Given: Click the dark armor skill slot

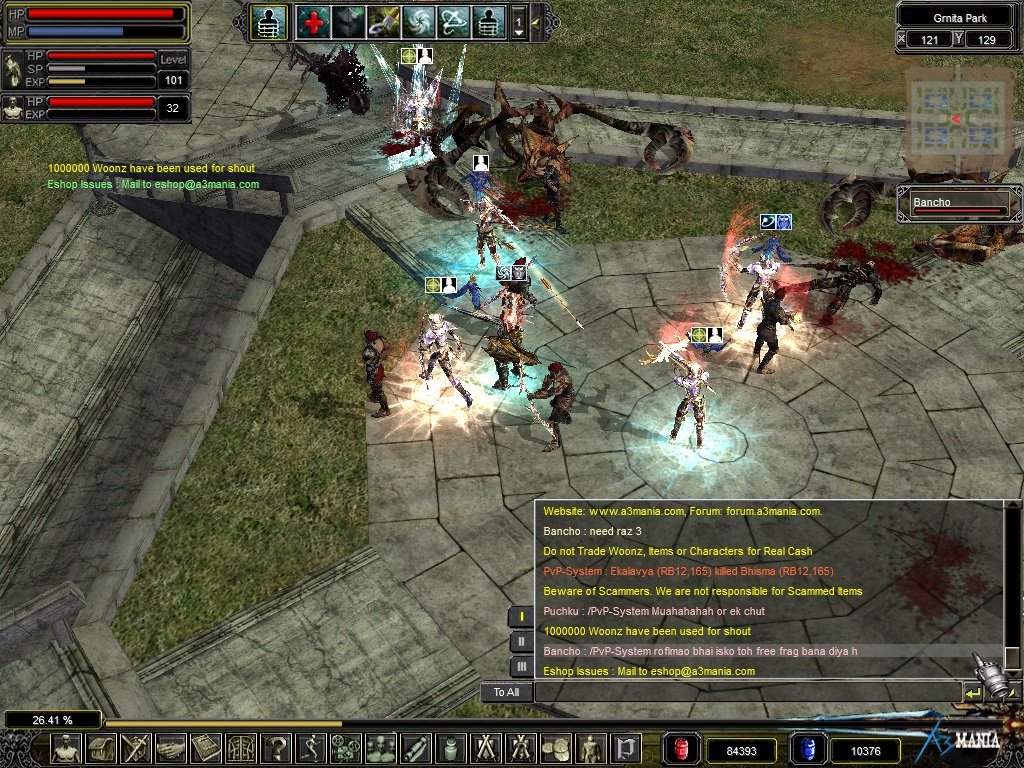Looking at the screenshot, I should point(348,22).
